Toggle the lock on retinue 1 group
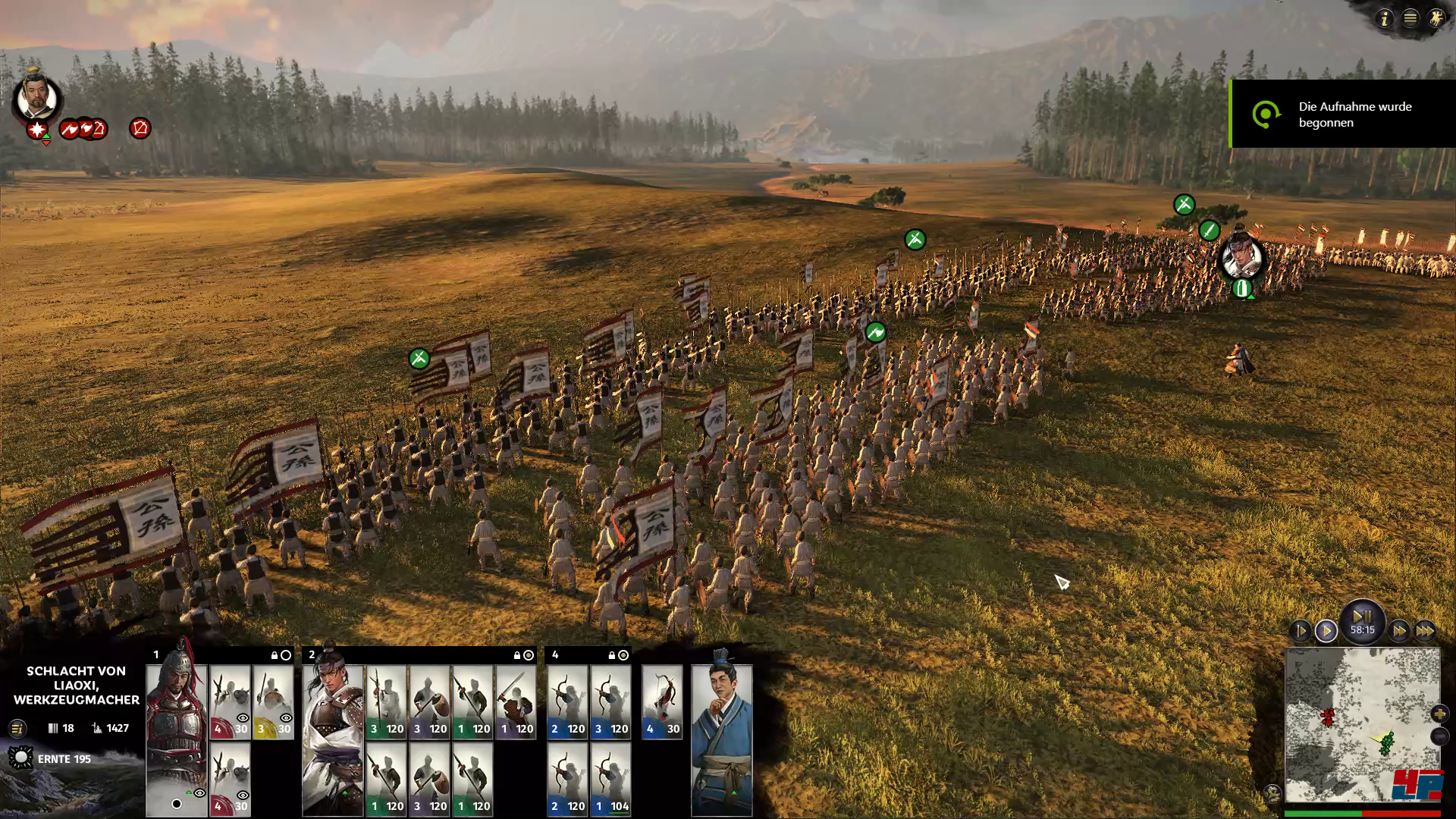Viewport: 1456px width, 819px height. point(275,655)
